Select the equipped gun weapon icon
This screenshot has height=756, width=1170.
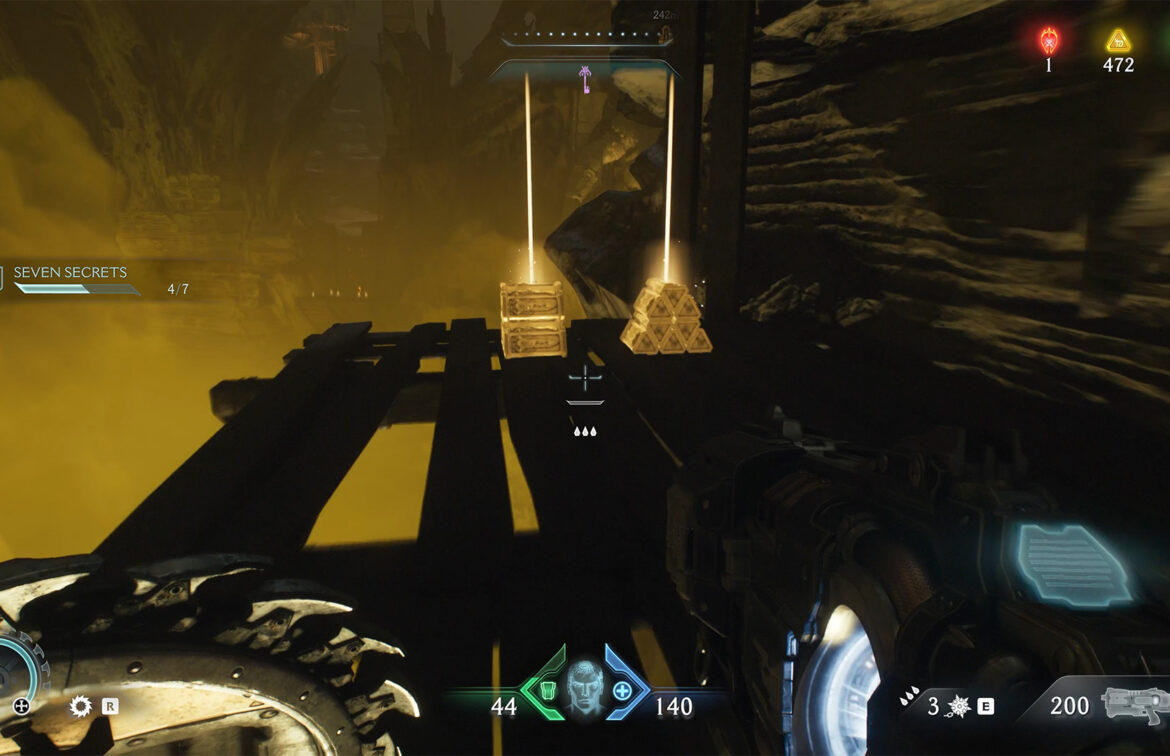pyautogui.click(x=1134, y=704)
